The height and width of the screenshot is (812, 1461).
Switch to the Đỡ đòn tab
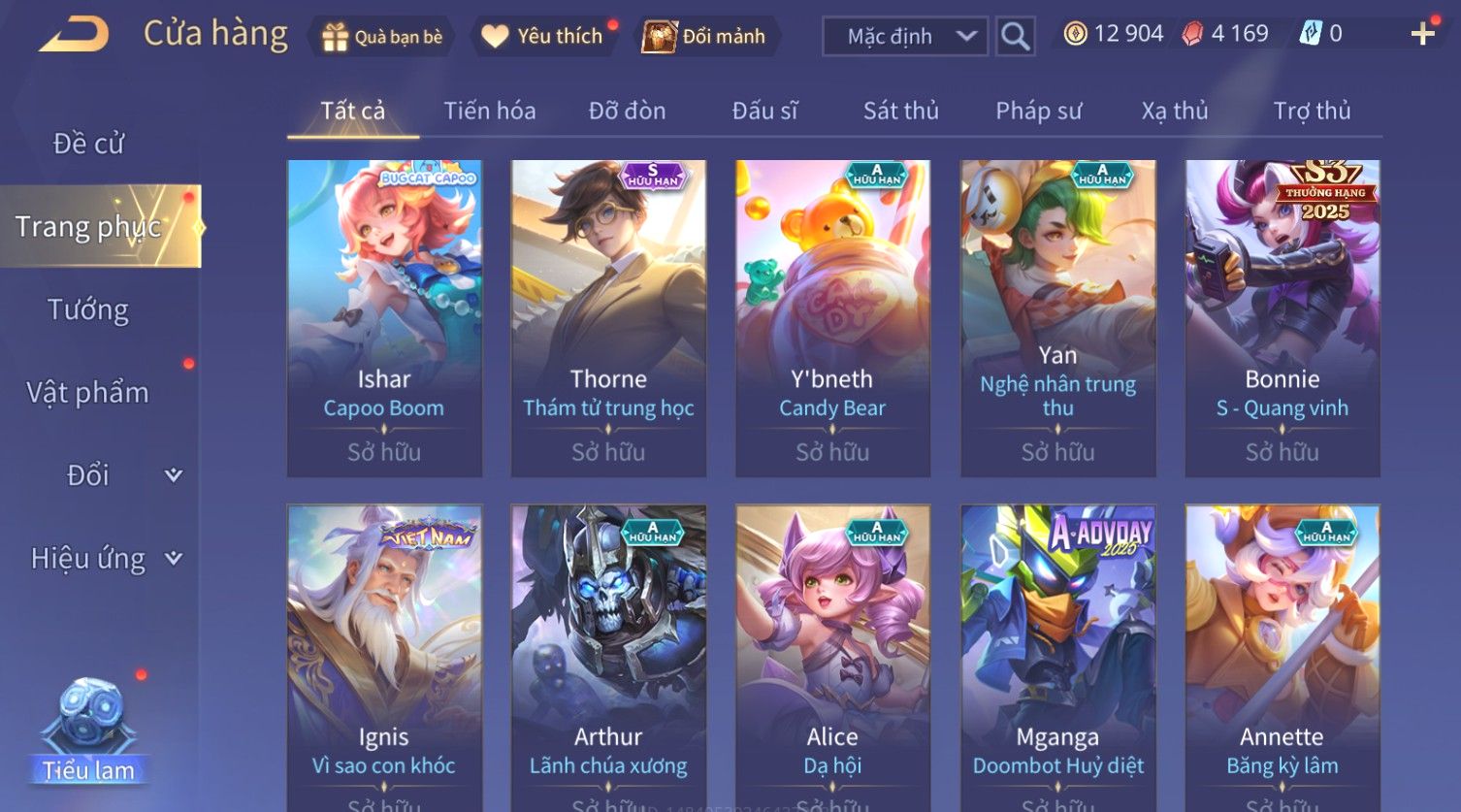click(x=627, y=111)
